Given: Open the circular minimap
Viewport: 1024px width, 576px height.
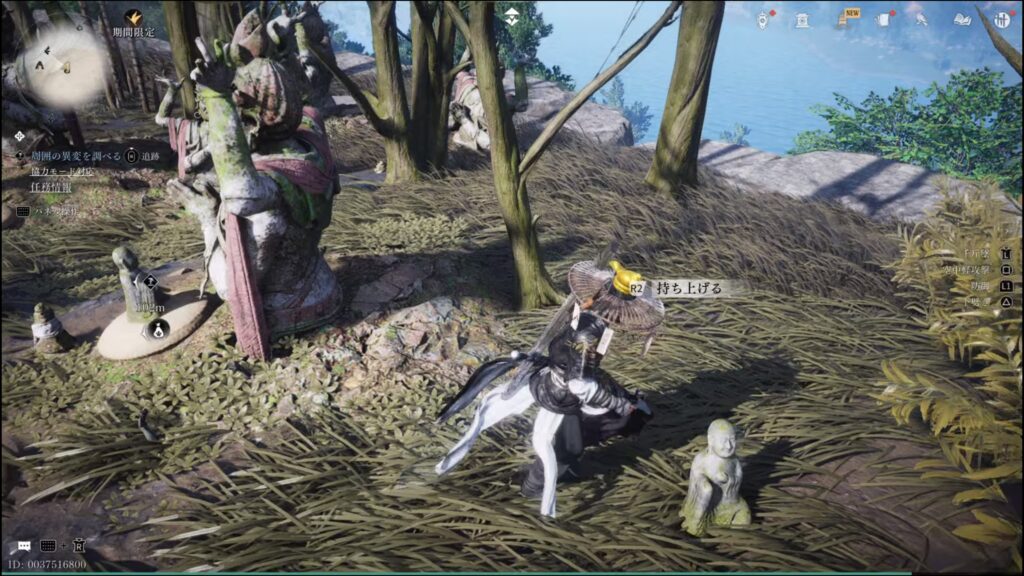Looking at the screenshot, I should [x=62, y=66].
